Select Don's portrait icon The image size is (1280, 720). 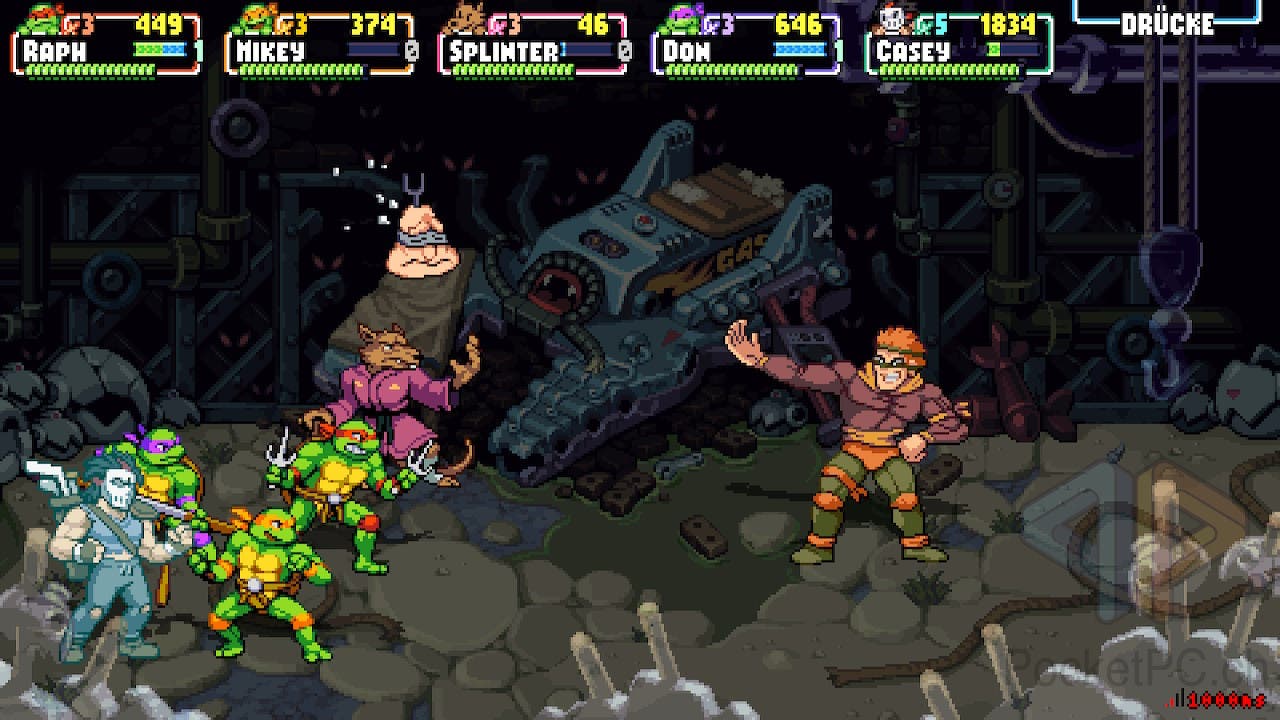(682, 19)
